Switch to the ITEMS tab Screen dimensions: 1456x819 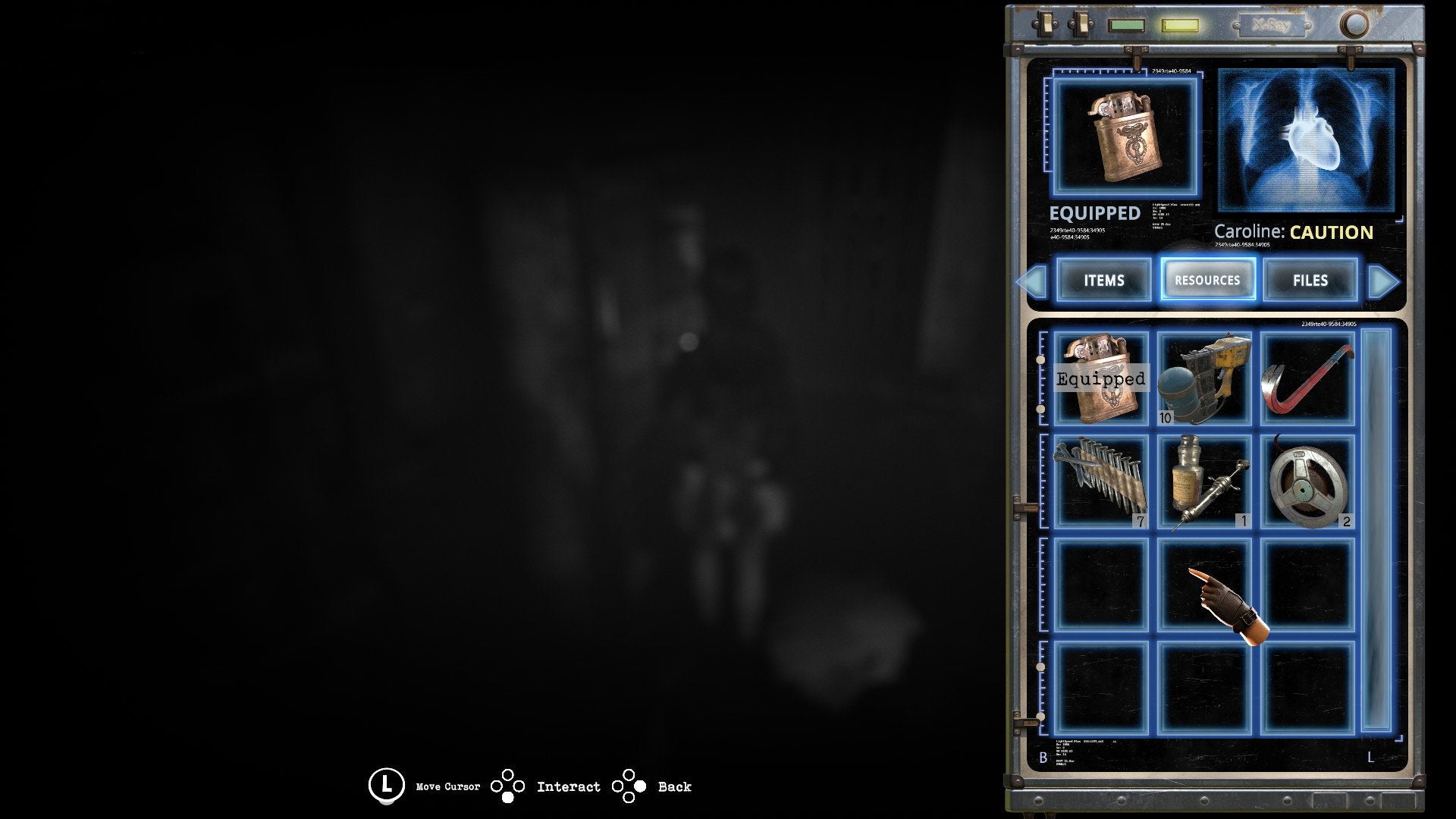1103,281
